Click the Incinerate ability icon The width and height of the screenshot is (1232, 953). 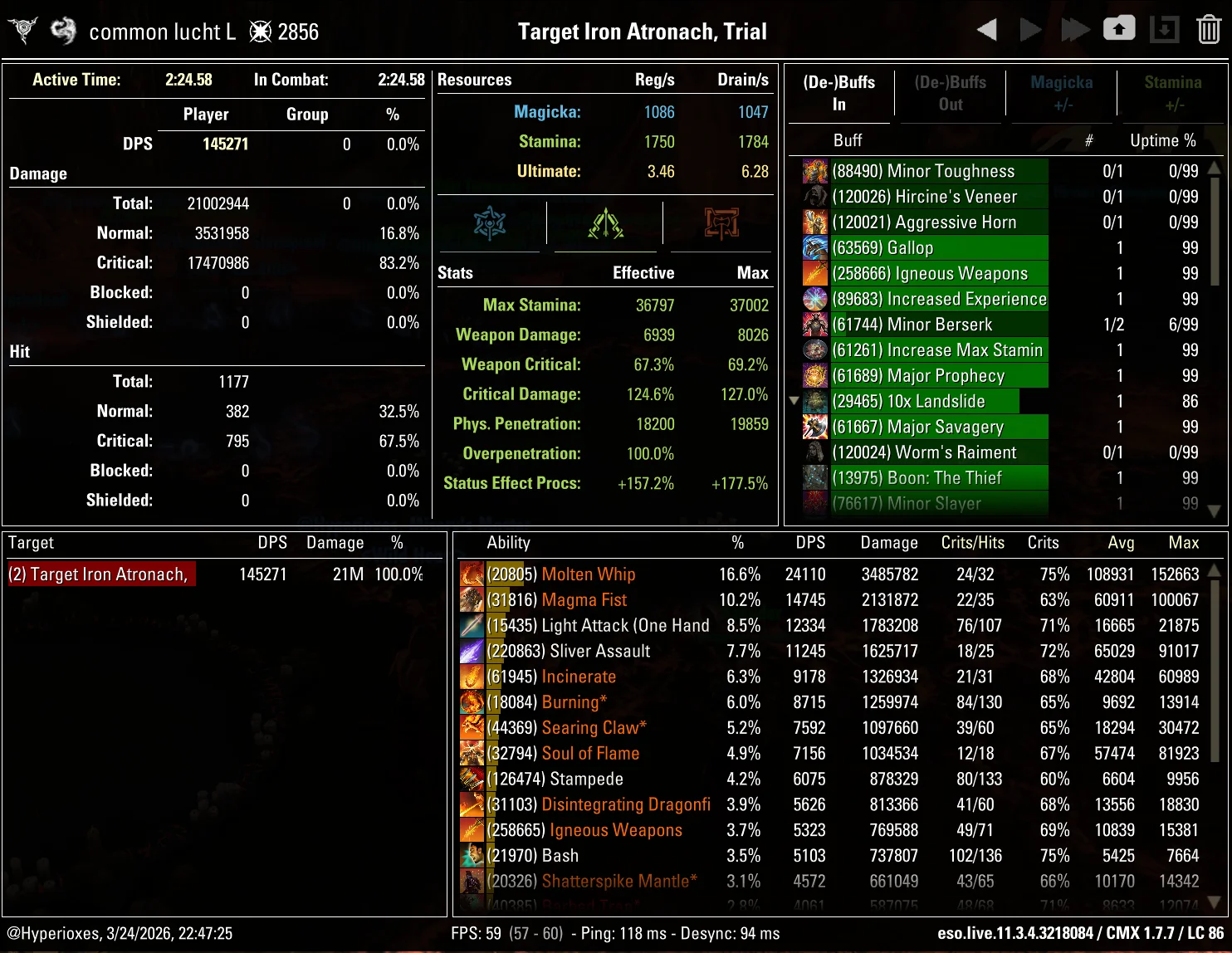472,676
